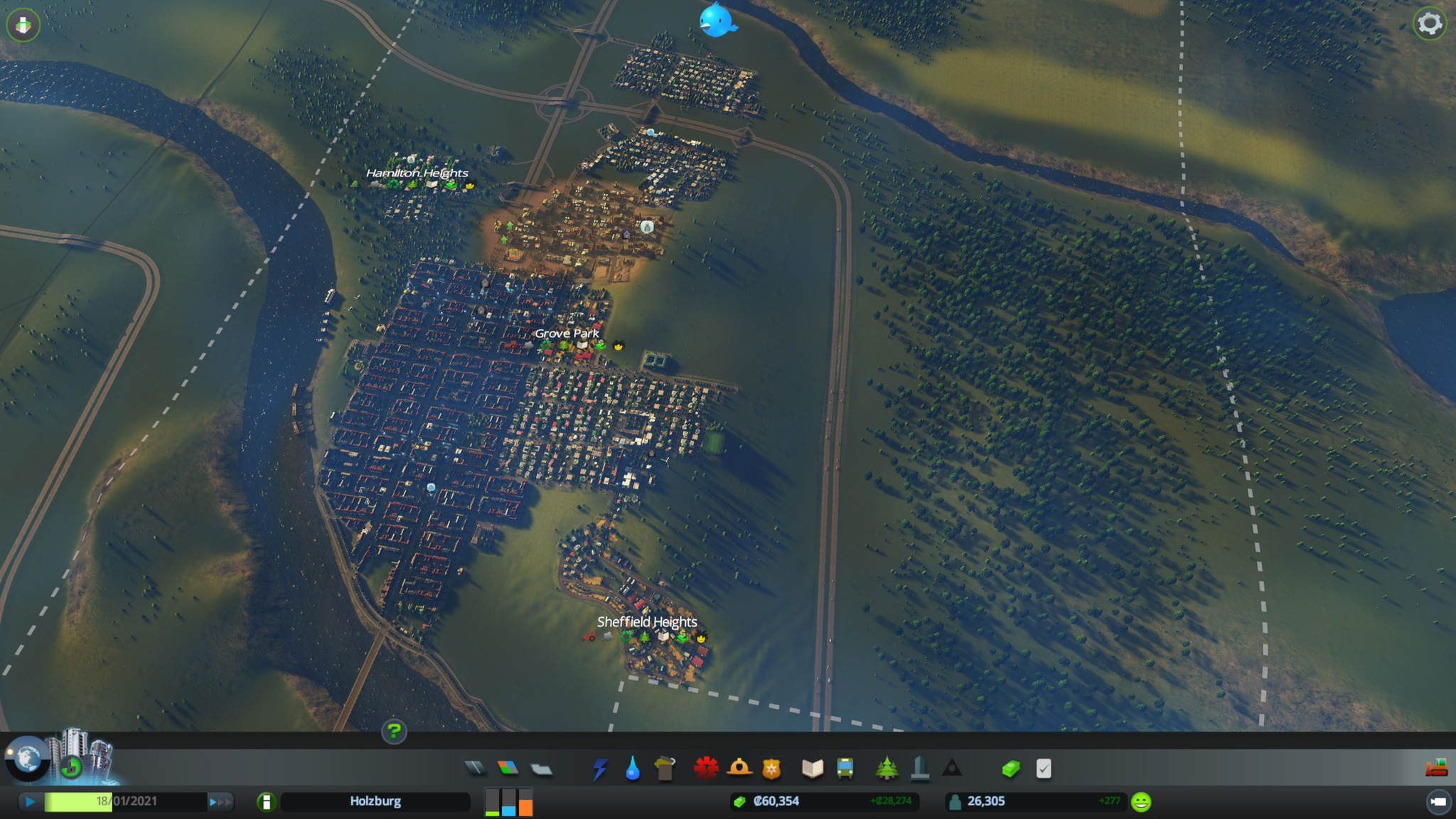Select the Electricity lightning bolt menu
The width and height of the screenshot is (1456, 819).
point(600,769)
